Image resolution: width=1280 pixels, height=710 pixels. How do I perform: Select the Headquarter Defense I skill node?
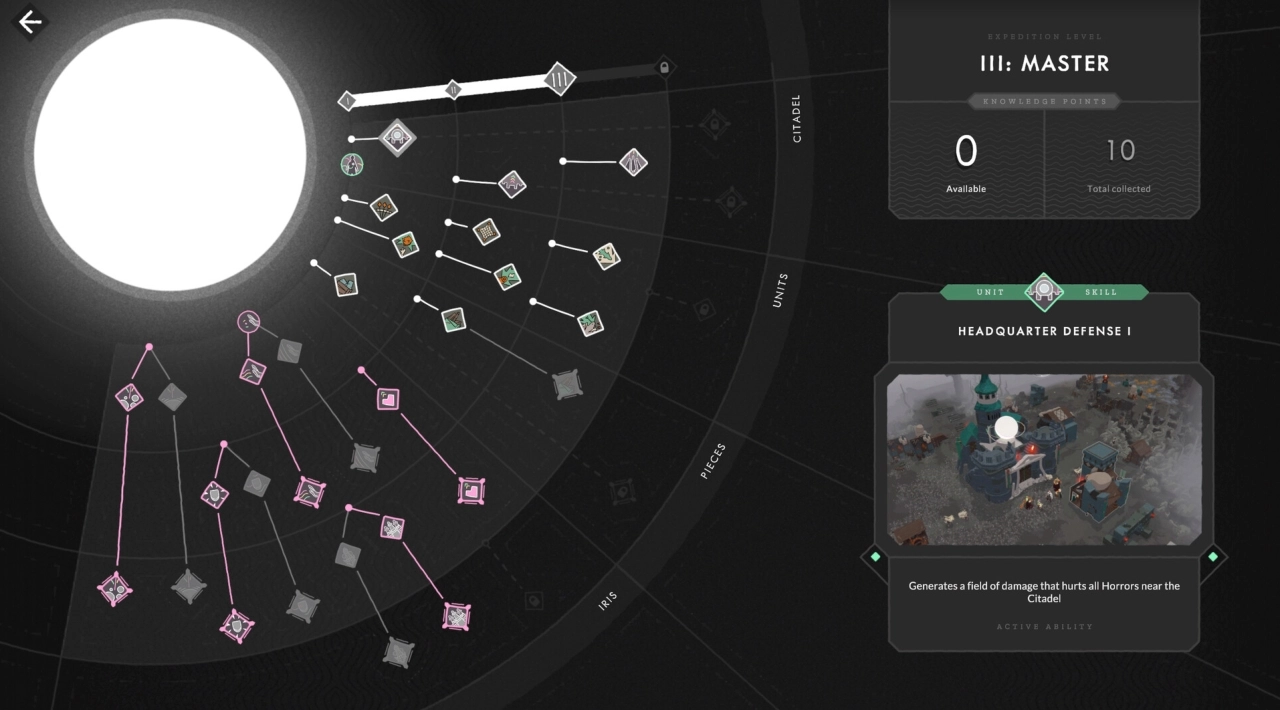pyautogui.click(x=397, y=138)
